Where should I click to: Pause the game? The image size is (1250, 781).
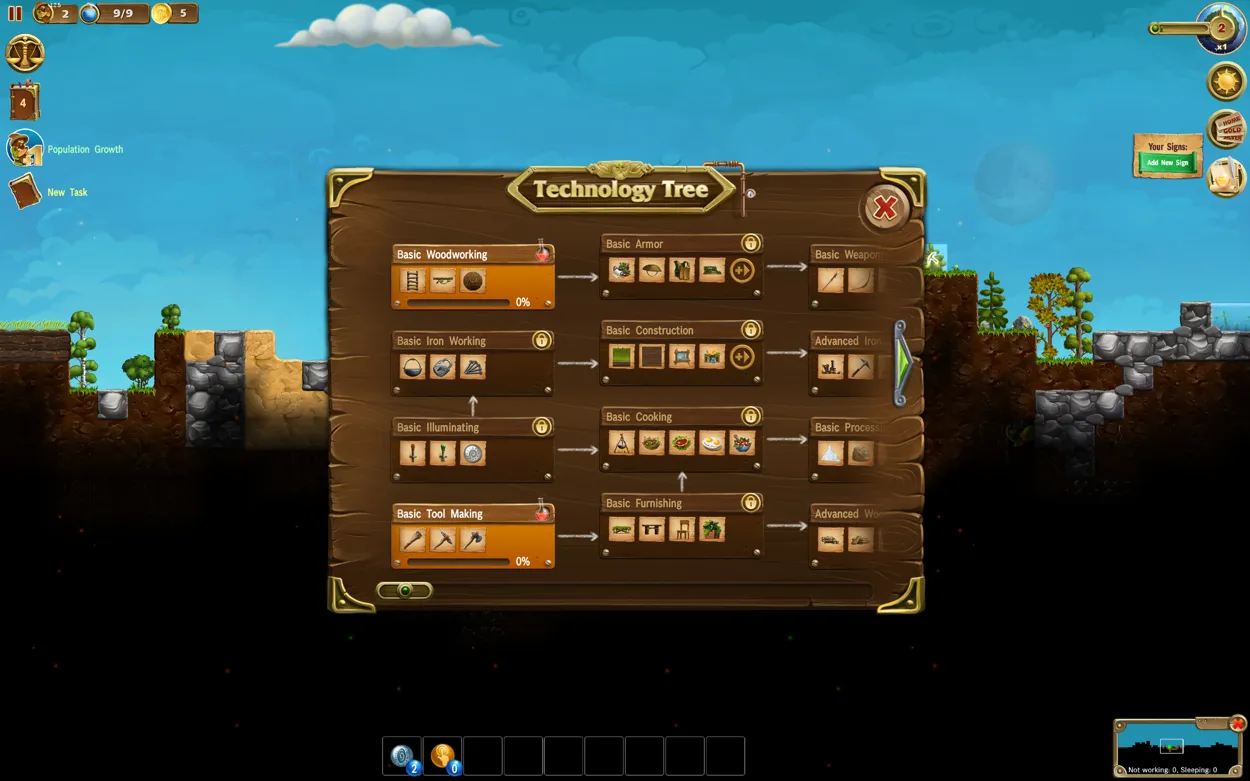pos(15,14)
